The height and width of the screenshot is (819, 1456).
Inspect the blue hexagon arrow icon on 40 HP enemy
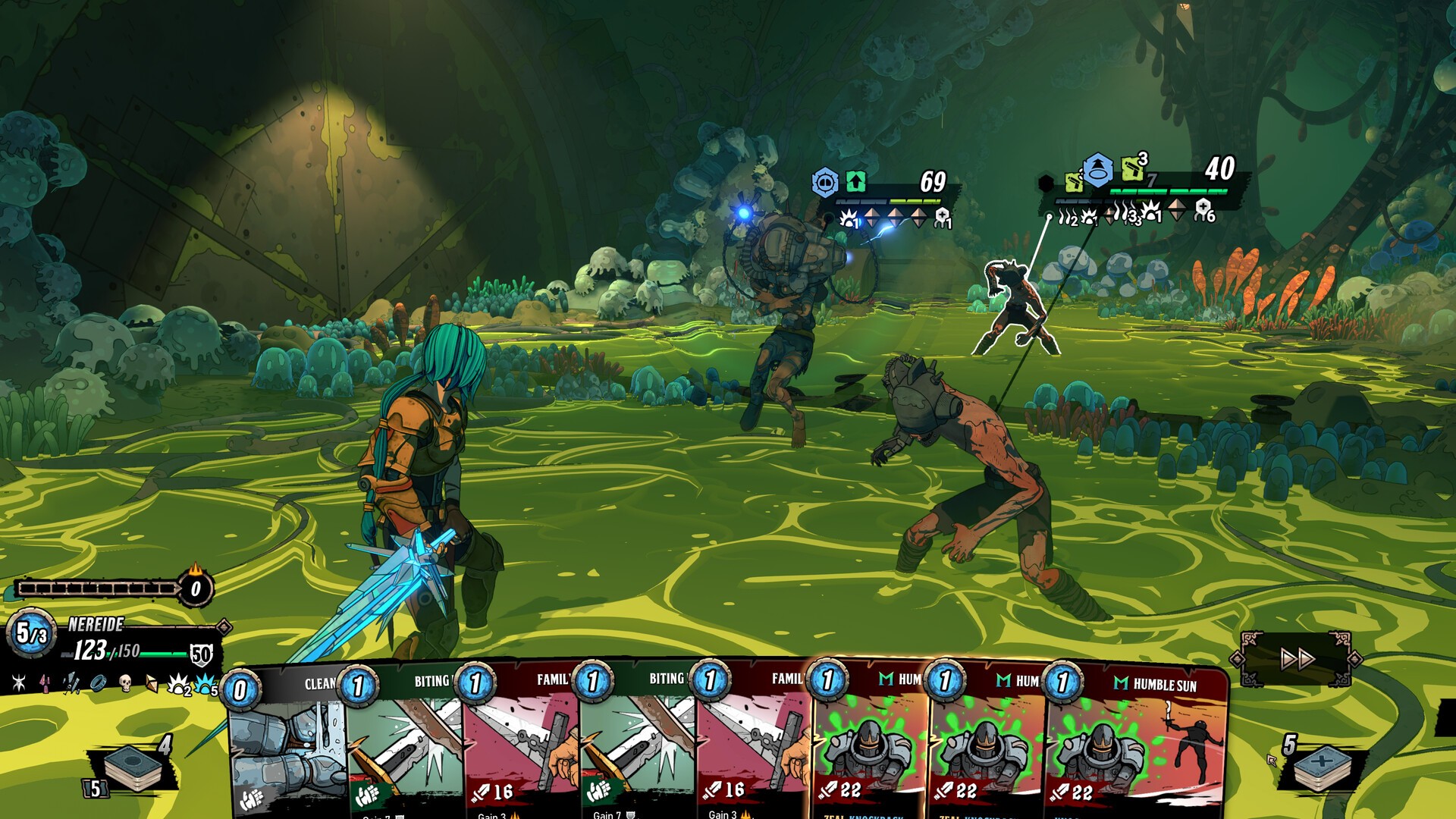click(x=1097, y=171)
